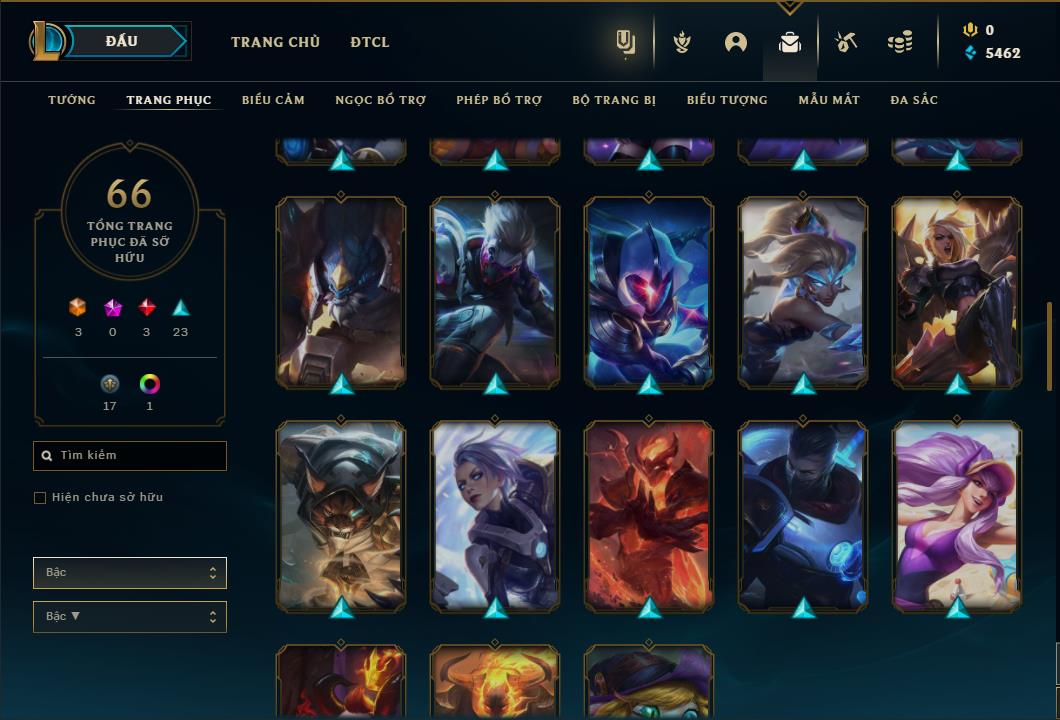Screen dimensions: 1060x720
Task: Switch to the PHÉP BỔ TRỢ tab
Action: tap(499, 100)
